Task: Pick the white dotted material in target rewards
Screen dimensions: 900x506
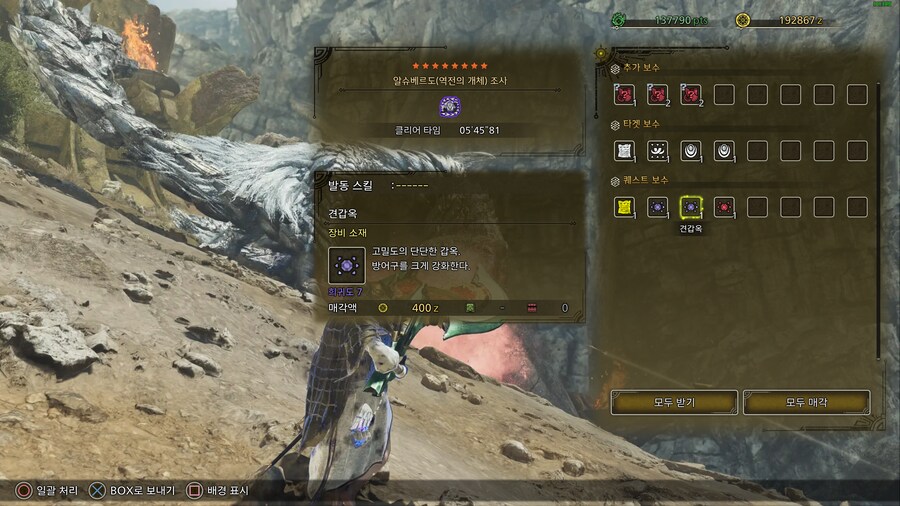Action: point(657,151)
